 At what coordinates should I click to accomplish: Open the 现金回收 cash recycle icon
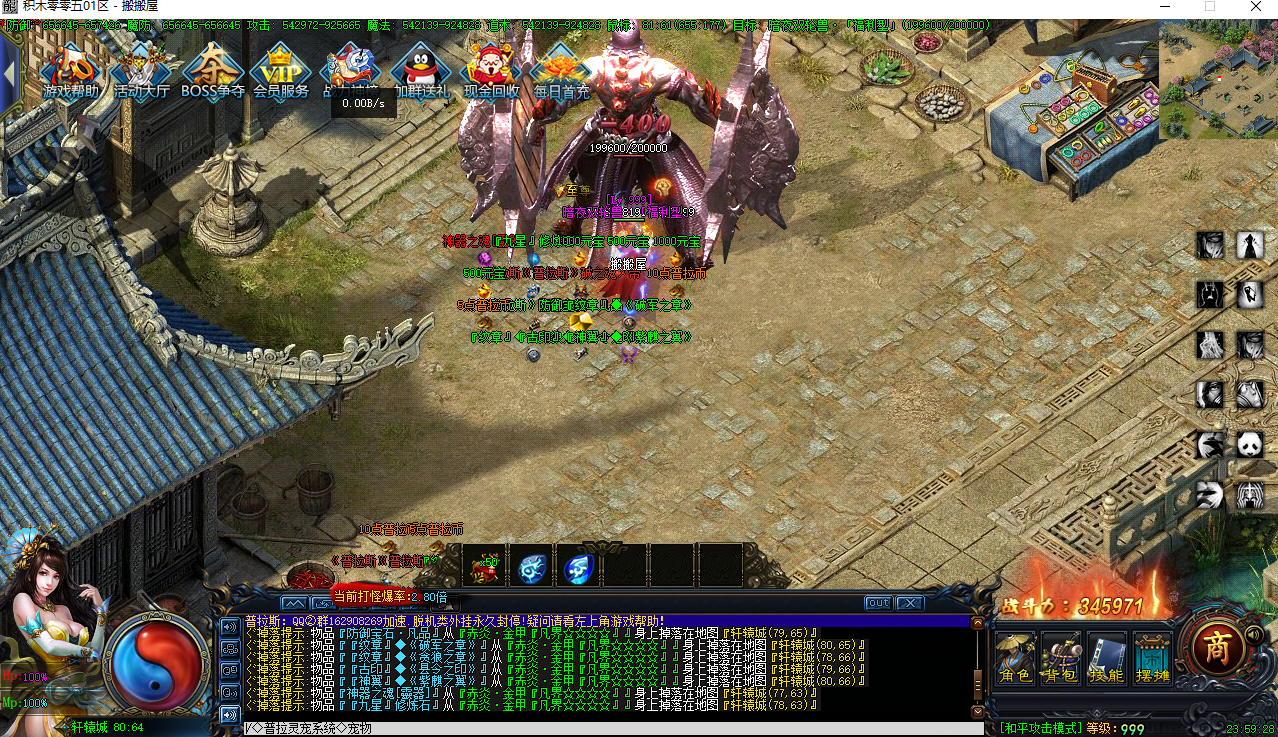point(491,70)
